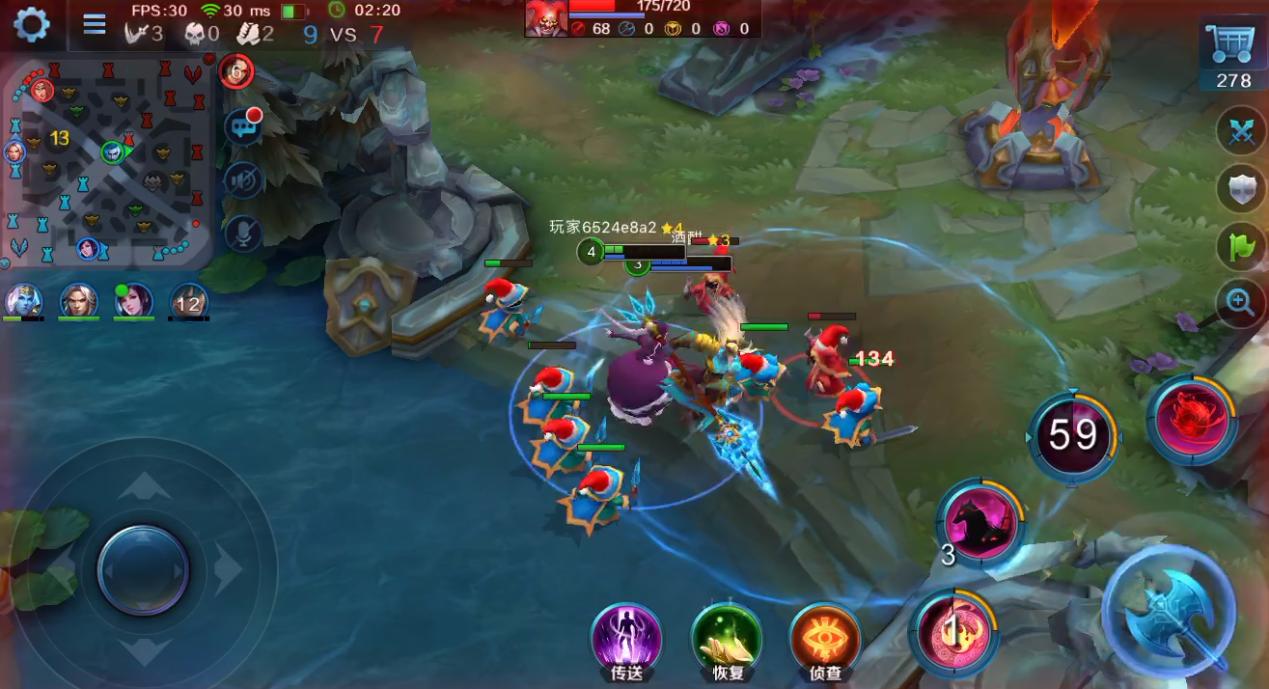Tap the axe basic attack button

[x=1168, y=608]
